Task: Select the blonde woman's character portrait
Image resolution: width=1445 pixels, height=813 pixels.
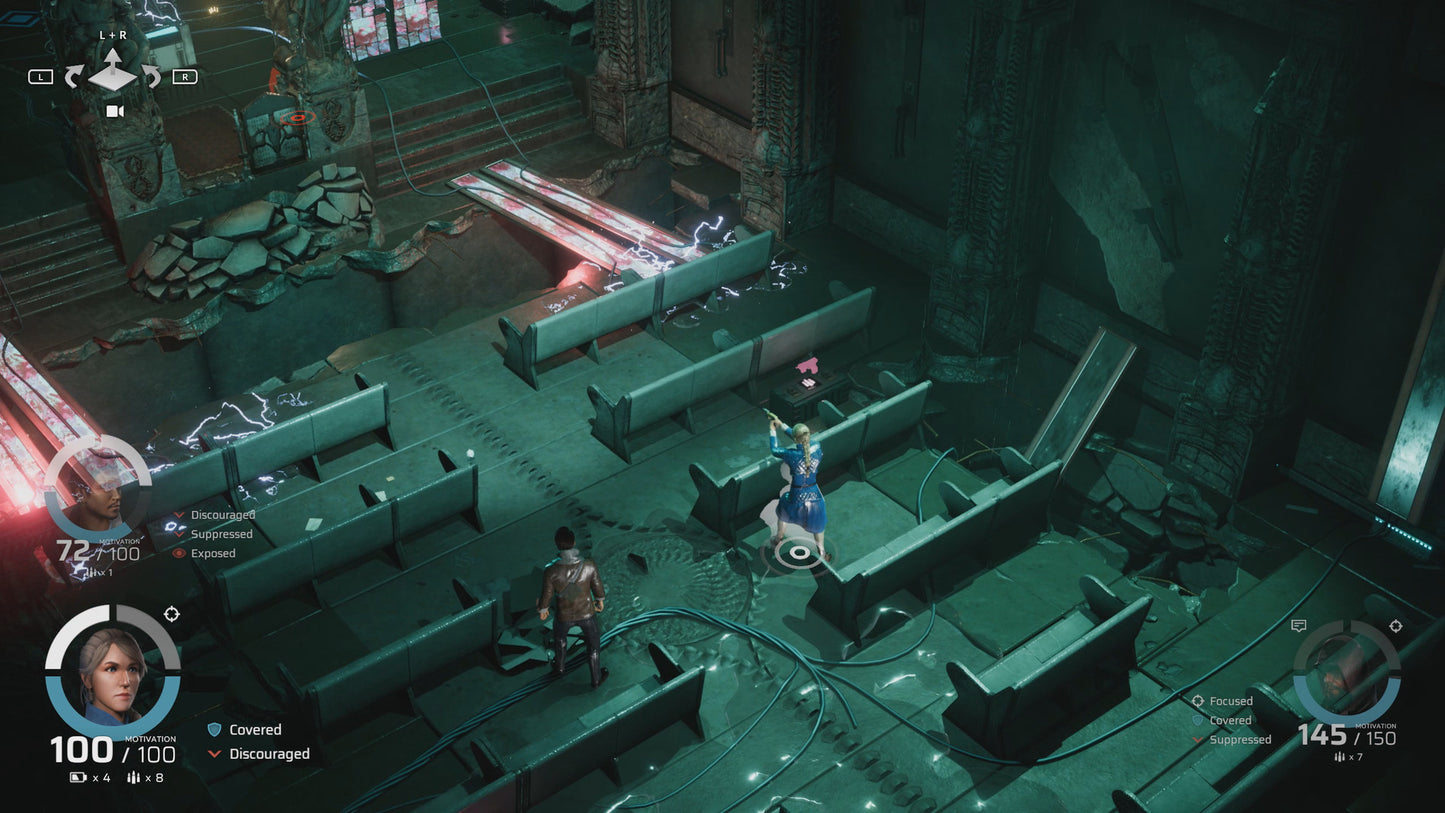Action: pyautogui.click(x=113, y=671)
